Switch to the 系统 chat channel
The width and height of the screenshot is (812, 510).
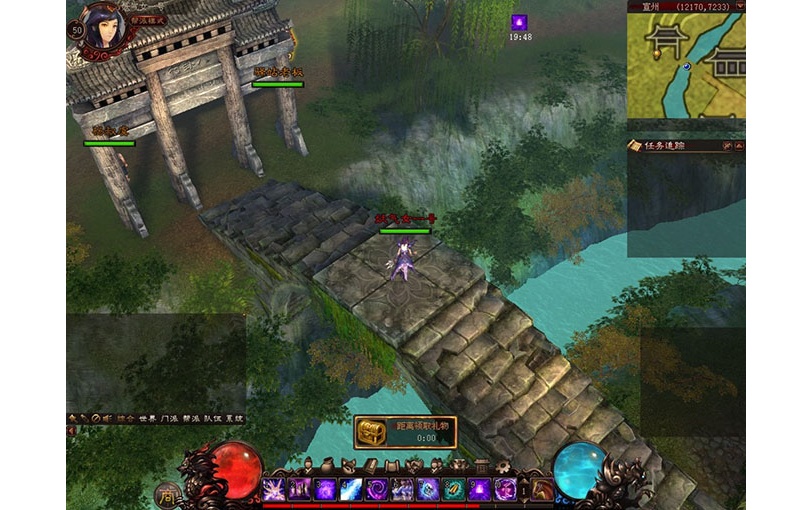236,418
